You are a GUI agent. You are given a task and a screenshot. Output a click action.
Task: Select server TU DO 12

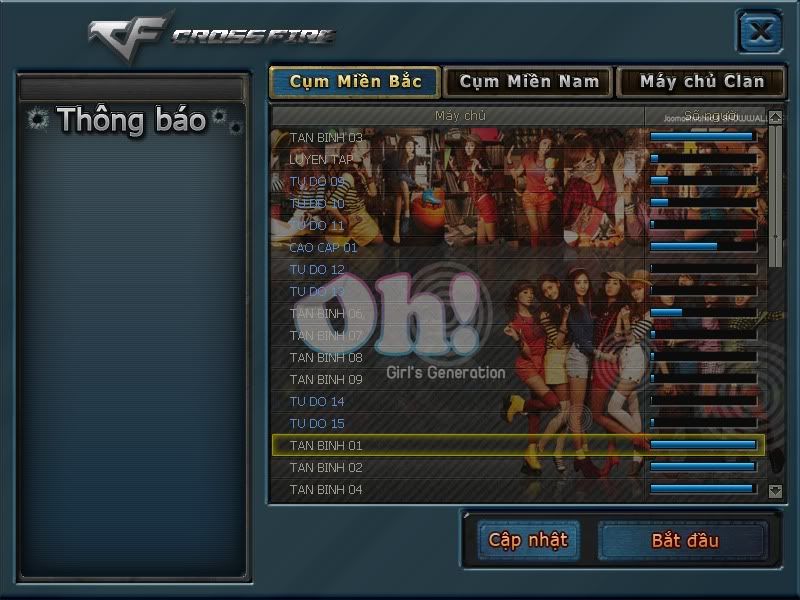coord(317,269)
